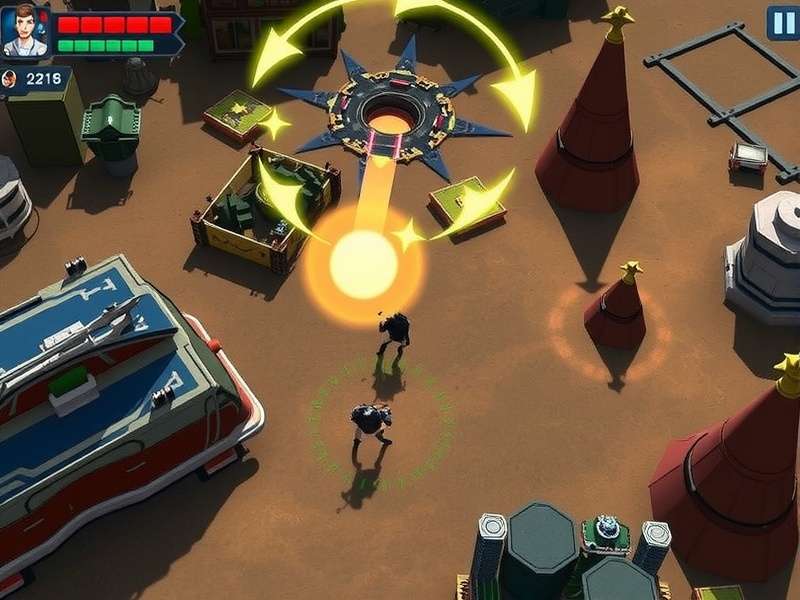Pause the game with the pause button
This screenshot has height=600, width=800.
(x=783, y=22)
